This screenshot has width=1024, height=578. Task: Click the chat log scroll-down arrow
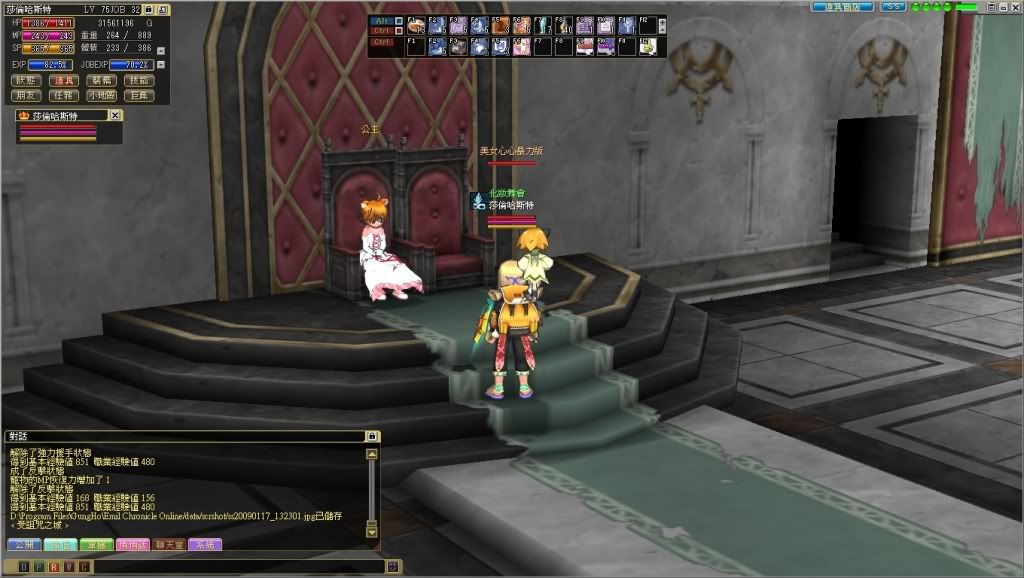point(372,531)
